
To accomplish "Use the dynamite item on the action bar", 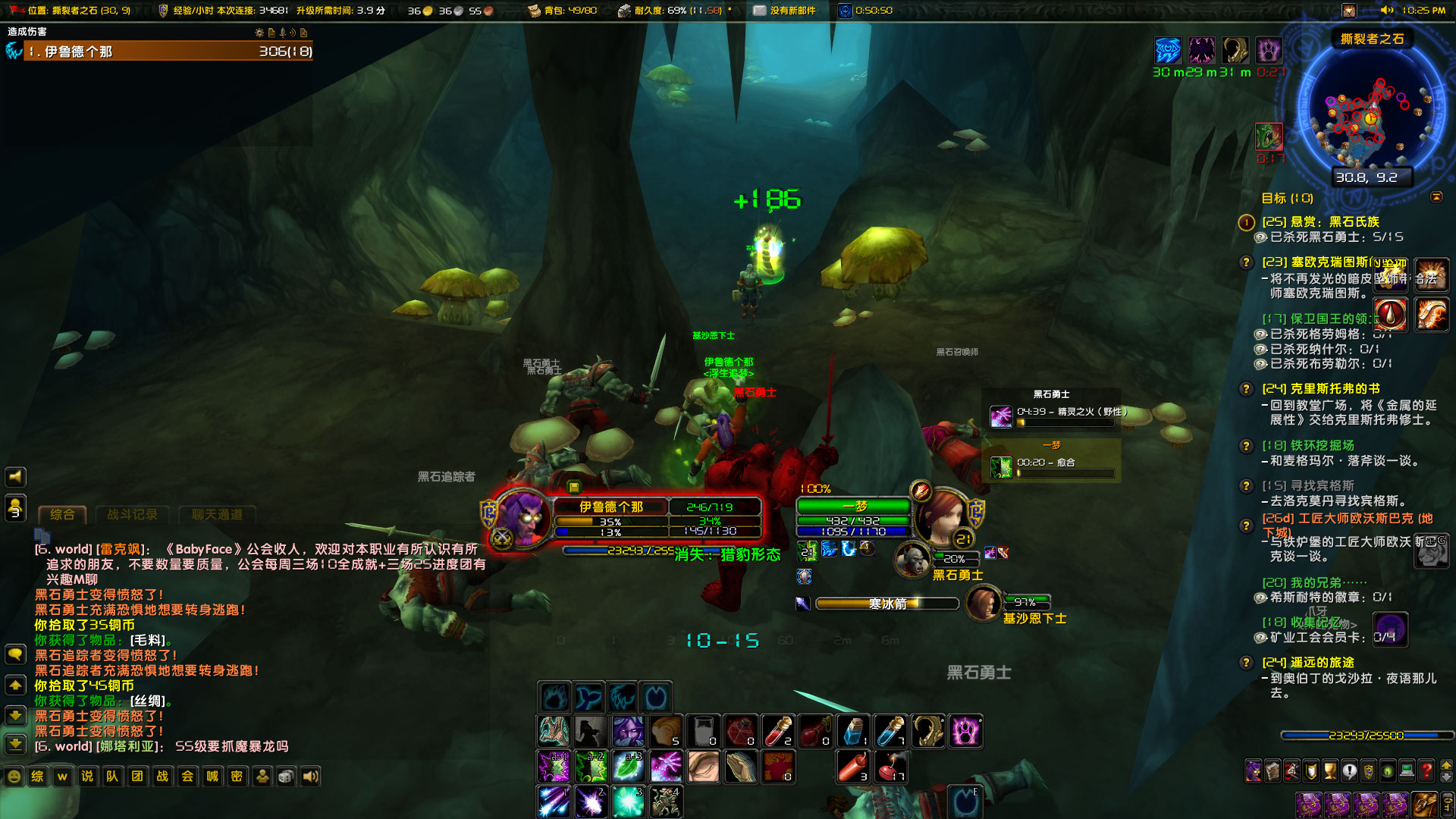I will coord(853,766).
